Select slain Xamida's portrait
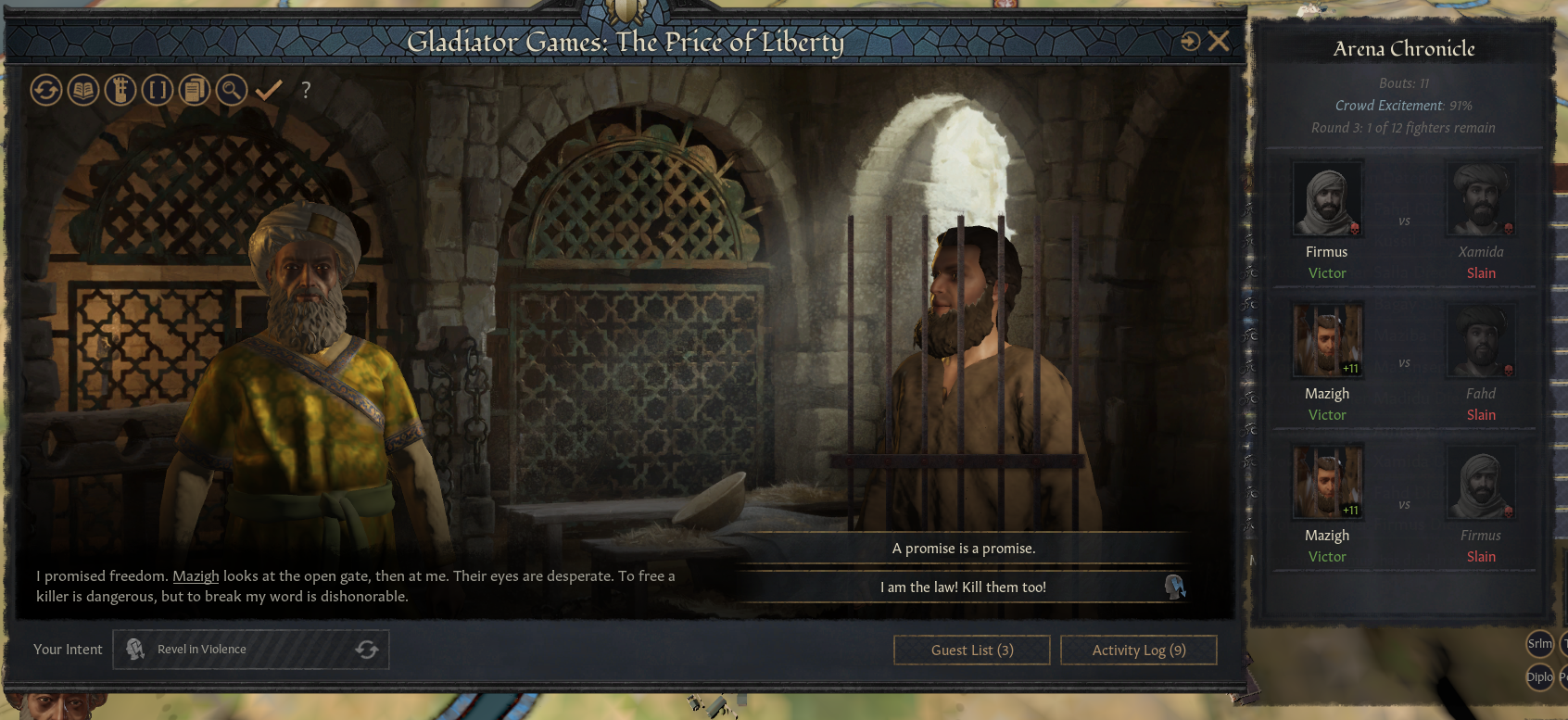Screen dimensions: 1568x720 click(1481, 199)
